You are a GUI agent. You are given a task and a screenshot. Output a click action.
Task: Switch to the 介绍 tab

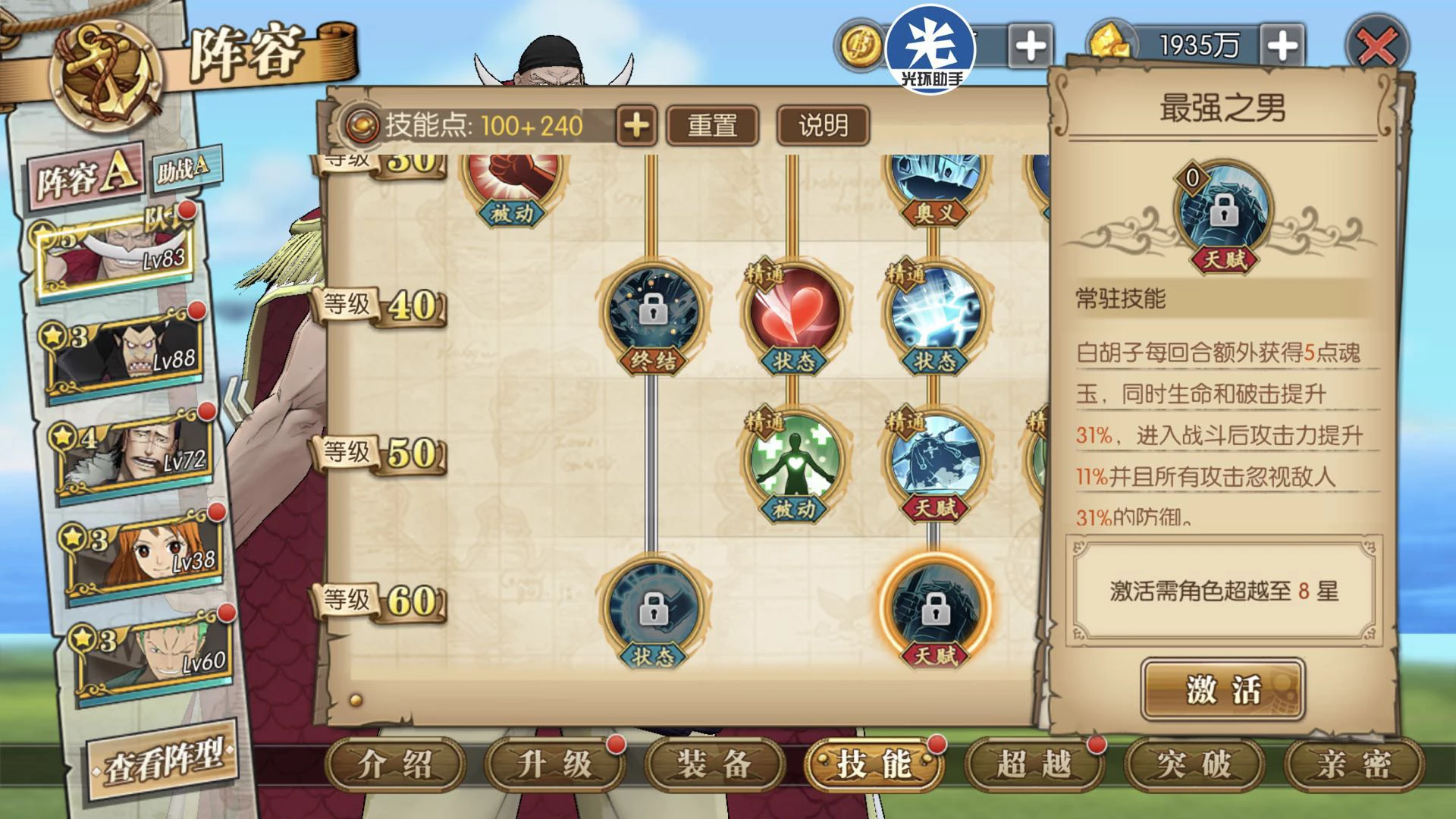click(395, 764)
